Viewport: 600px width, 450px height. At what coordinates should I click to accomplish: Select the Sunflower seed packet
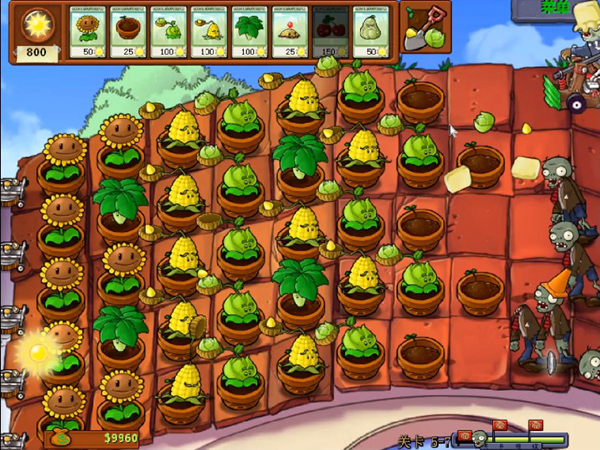(x=88, y=31)
